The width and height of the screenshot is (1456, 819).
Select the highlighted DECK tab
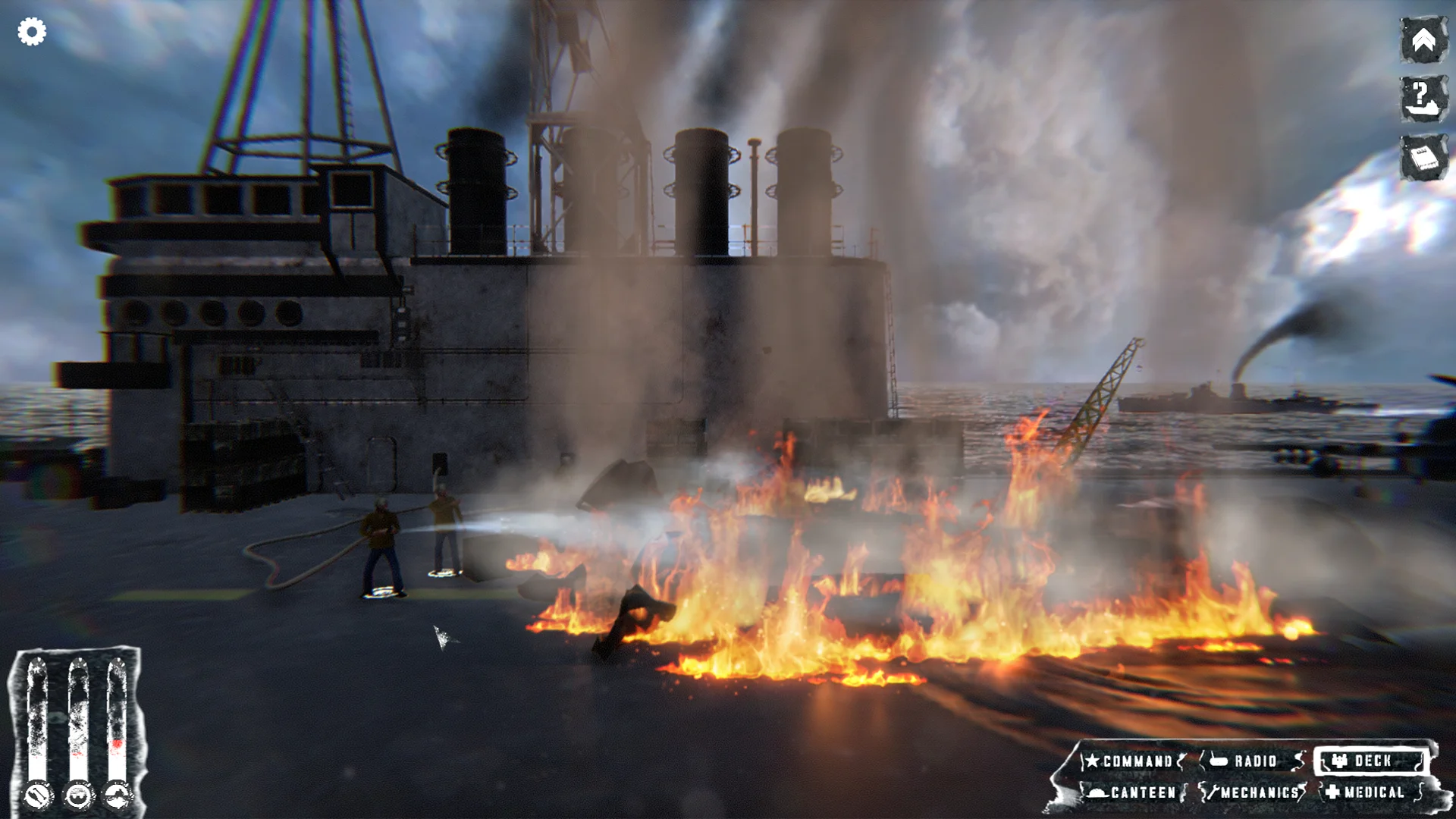(1369, 761)
